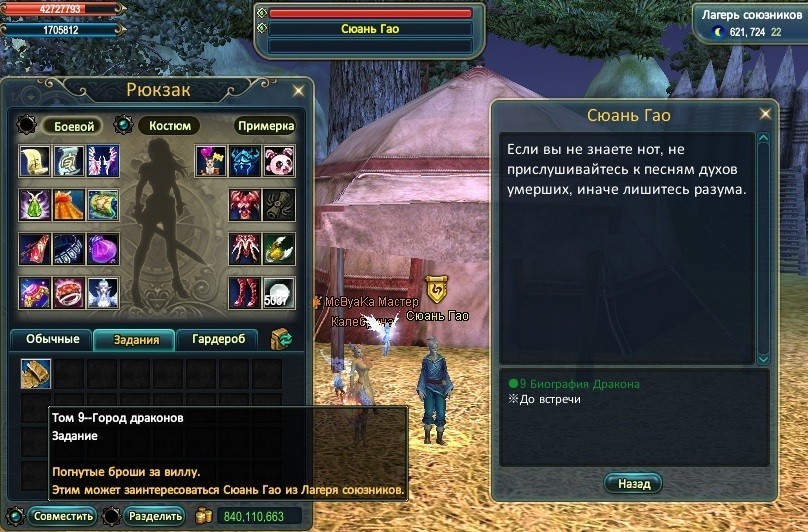808x532 pixels.
Task: Open the Задания inventory tab
Action: 134,340
